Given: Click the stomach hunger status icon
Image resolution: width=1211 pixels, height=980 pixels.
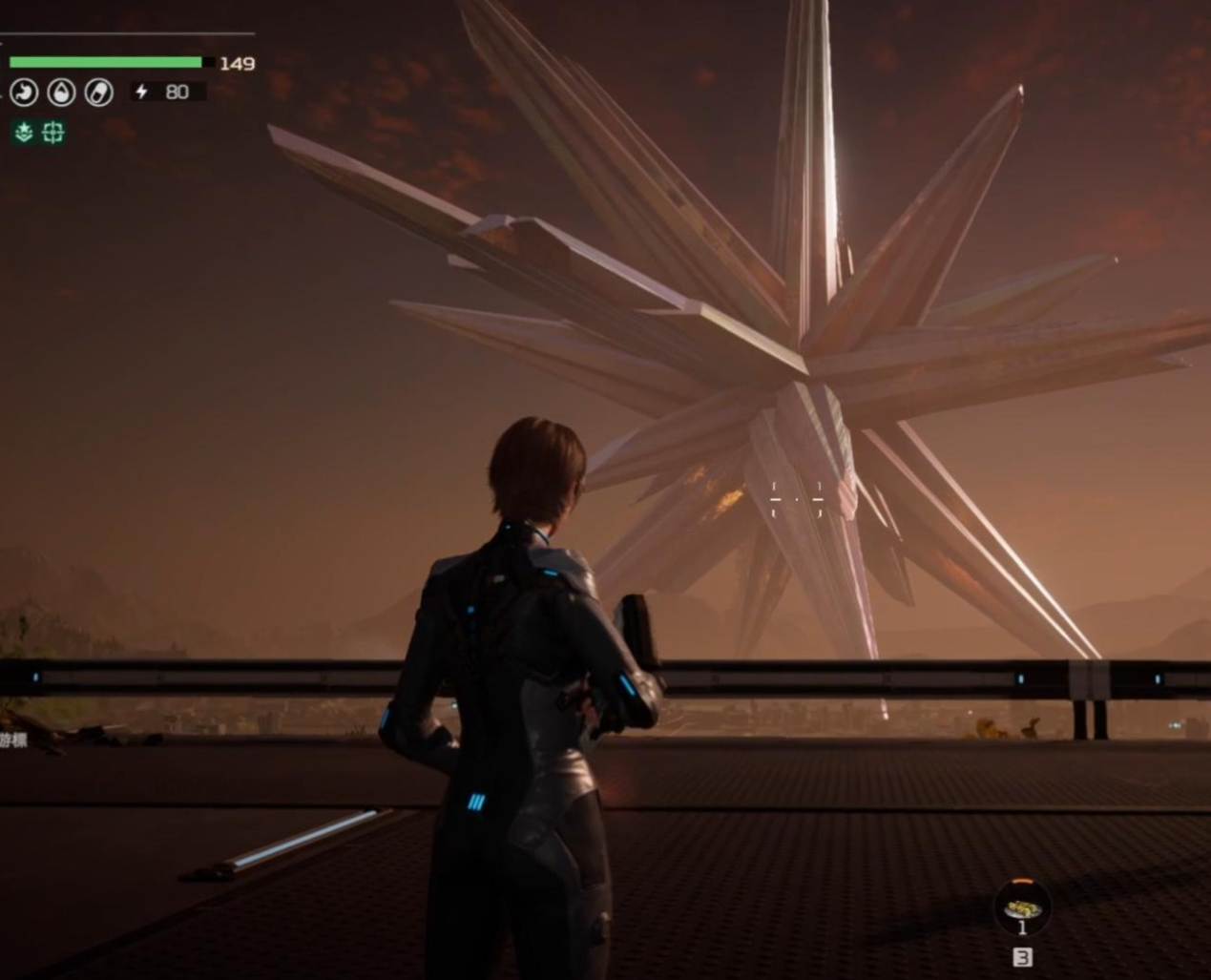Looking at the screenshot, I should pyautogui.click(x=24, y=93).
